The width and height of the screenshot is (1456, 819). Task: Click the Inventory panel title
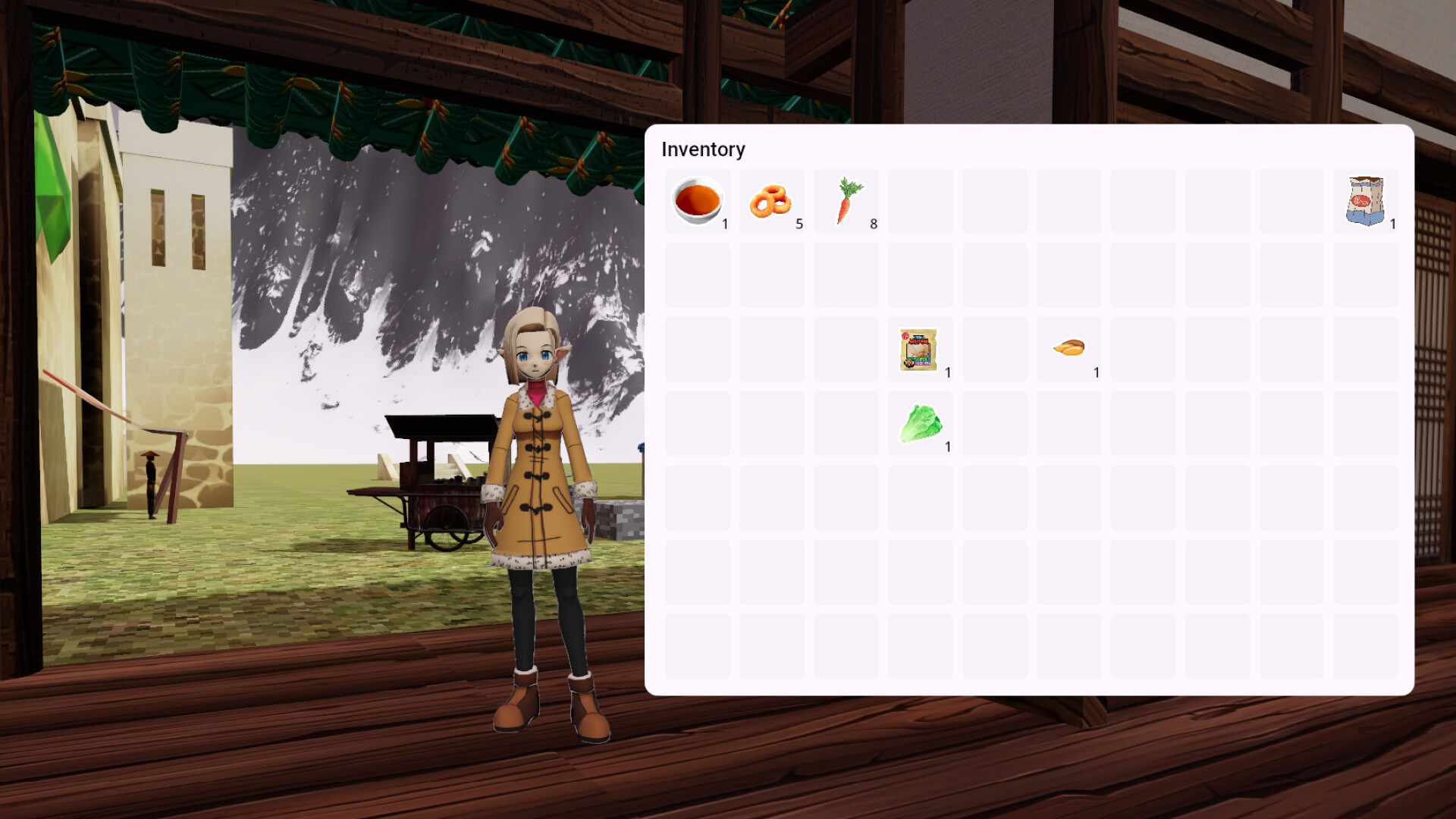(702, 149)
